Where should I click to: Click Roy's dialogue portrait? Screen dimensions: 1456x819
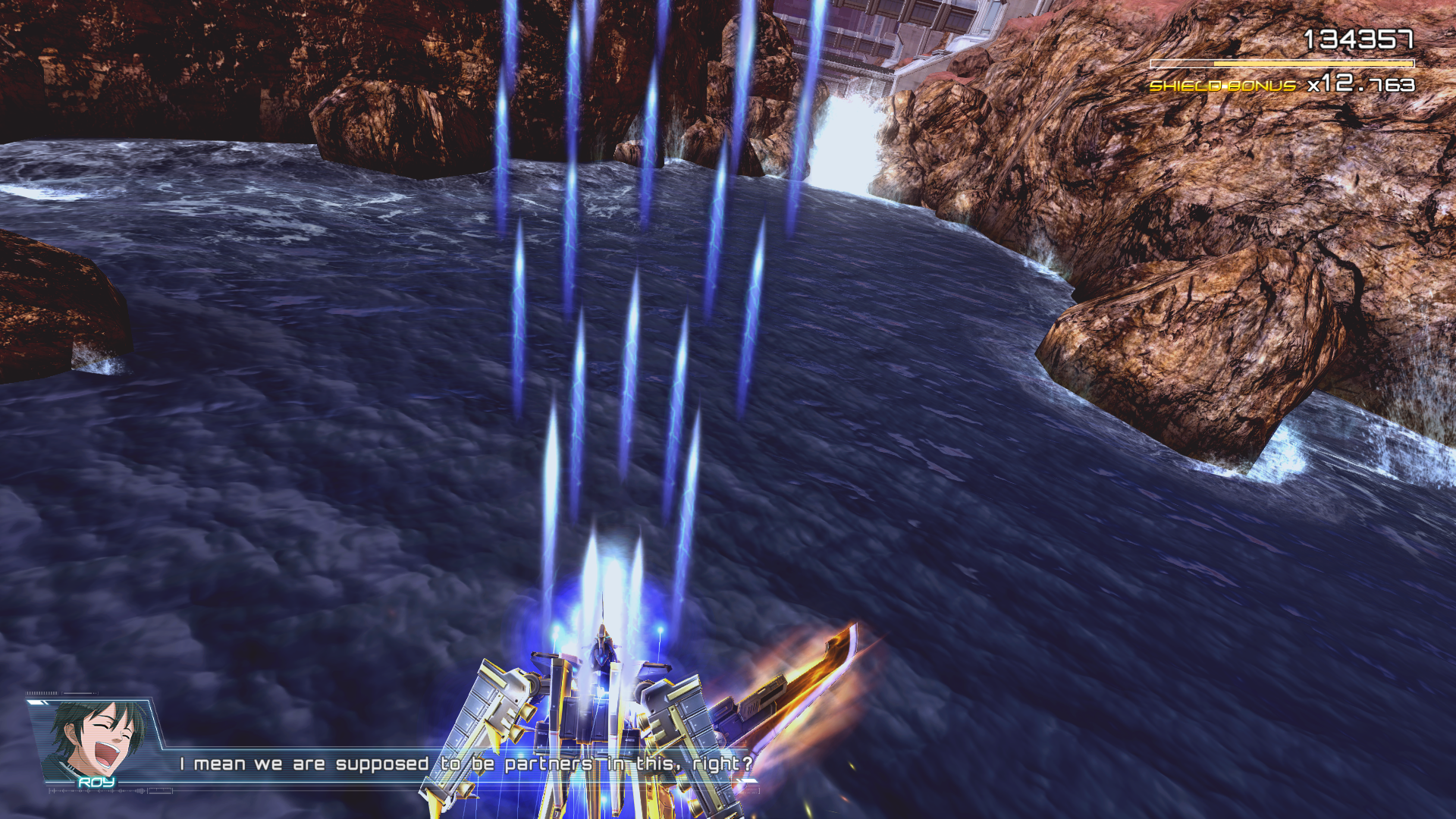point(96,740)
